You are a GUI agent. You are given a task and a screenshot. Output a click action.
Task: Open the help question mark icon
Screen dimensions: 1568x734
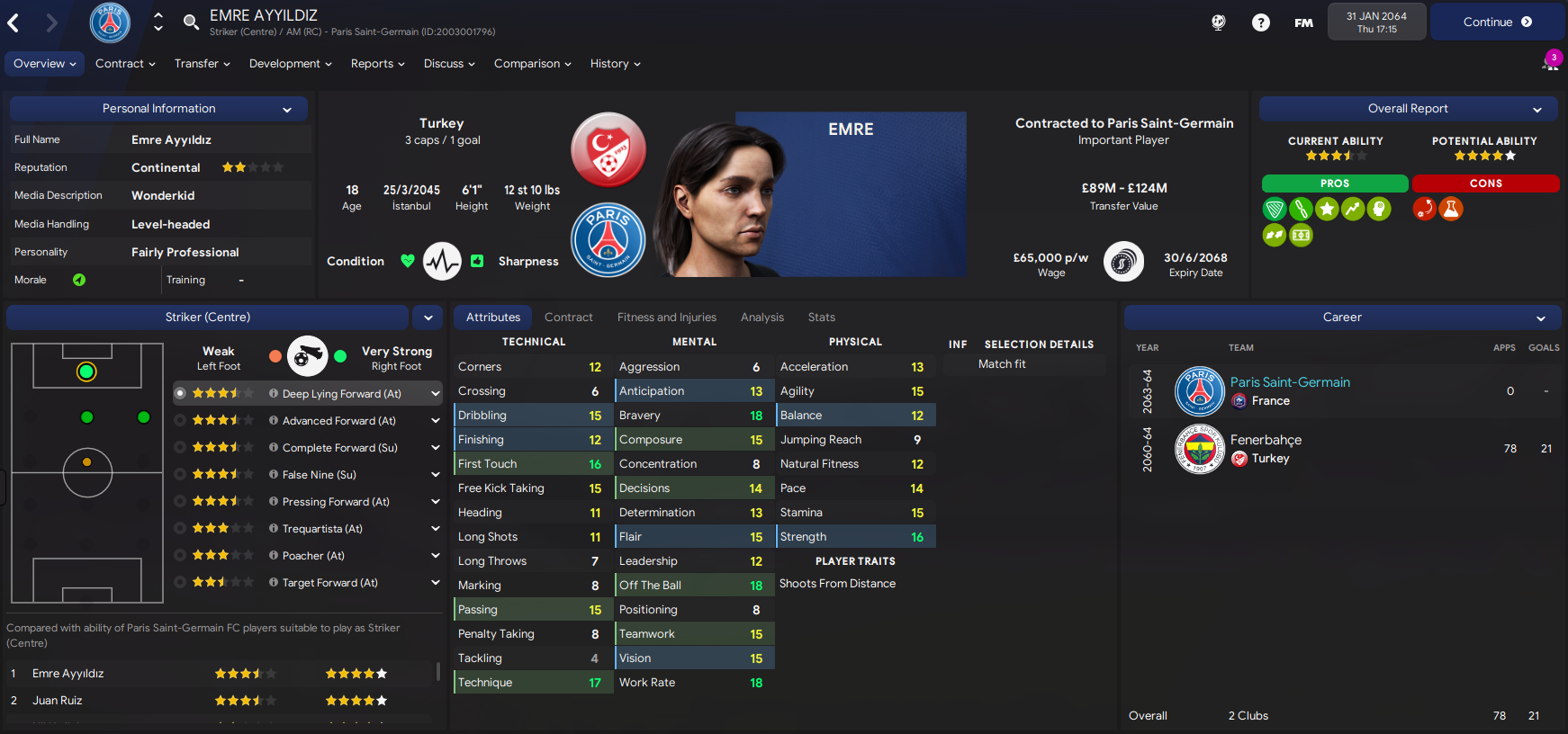point(1260,22)
